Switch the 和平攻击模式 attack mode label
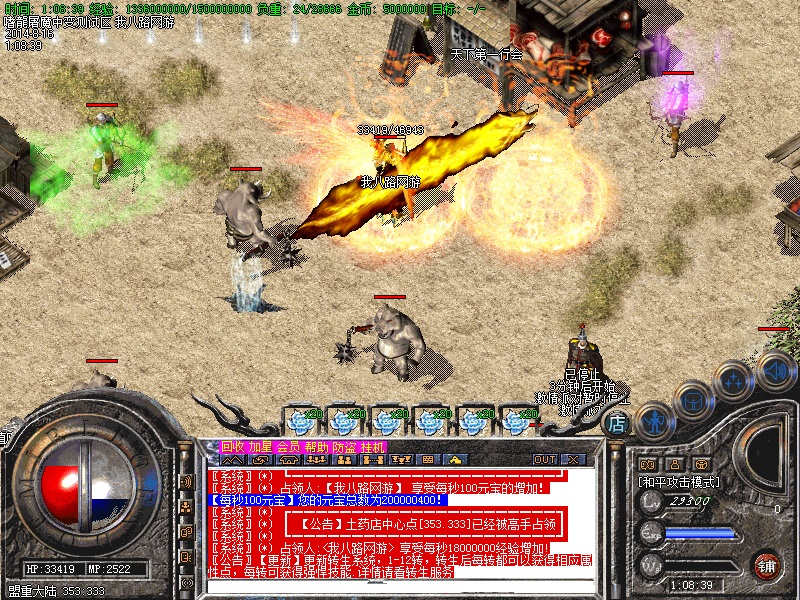Viewport: 800px width, 600px height. [x=680, y=481]
